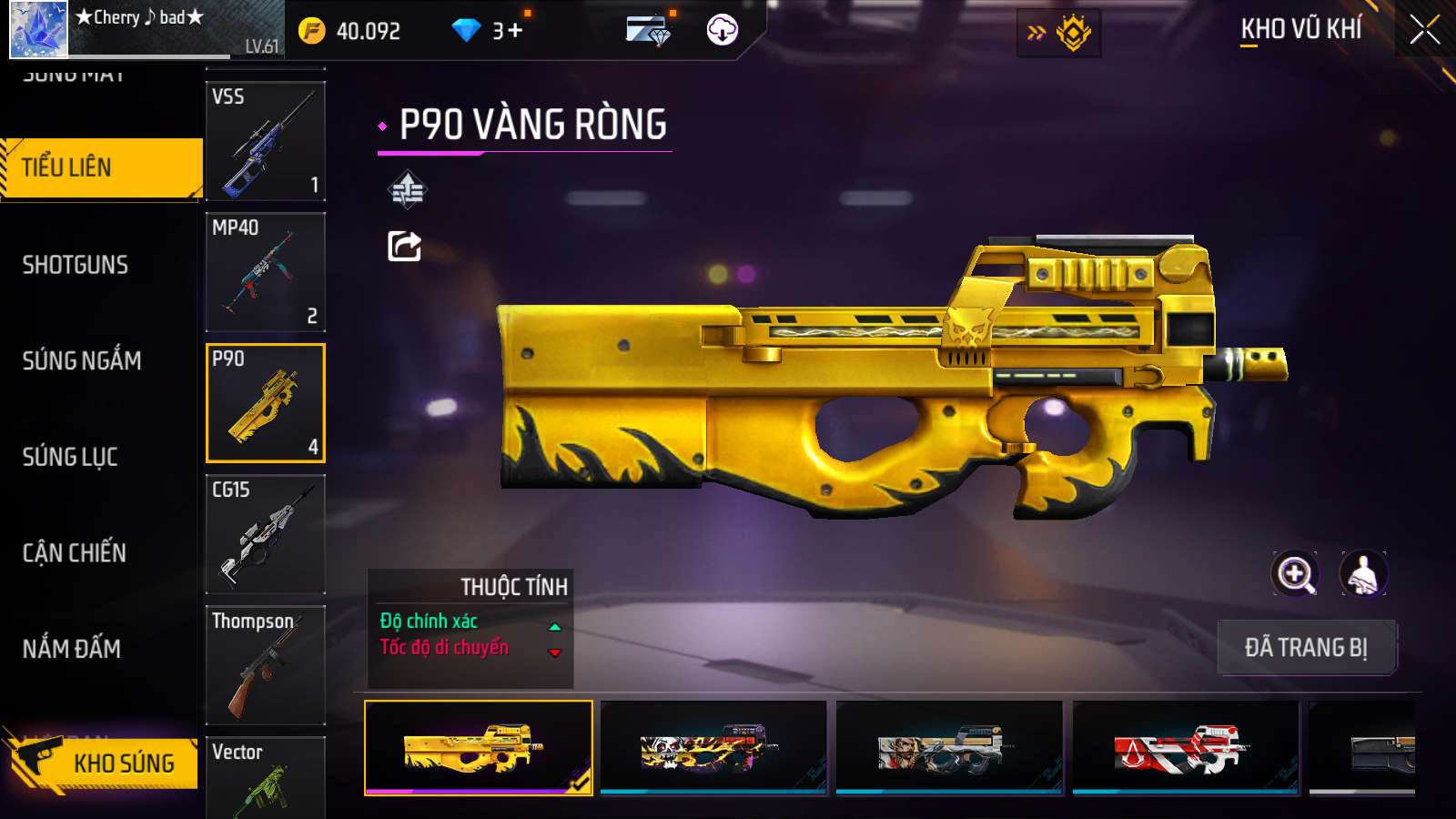Preview skin on character icon
Screen dimensions: 1456x819
[1362, 574]
